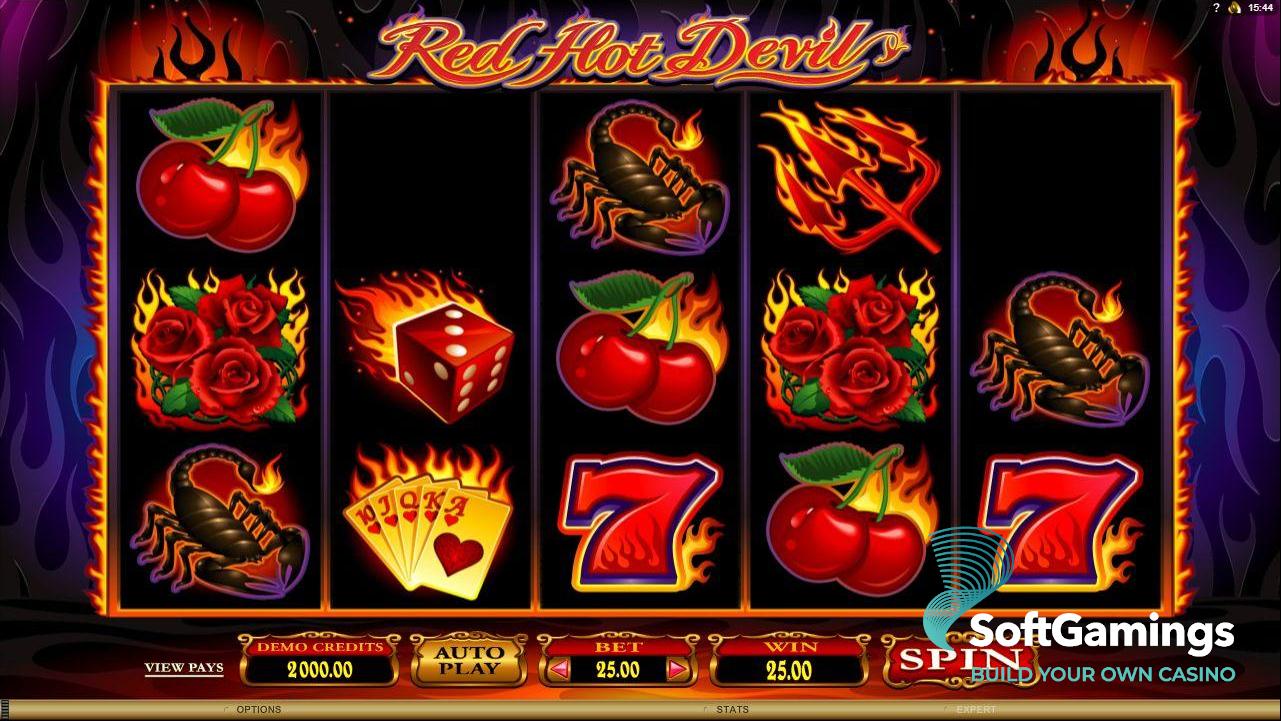Toggle the STATS display

pyautogui.click(x=732, y=708)
